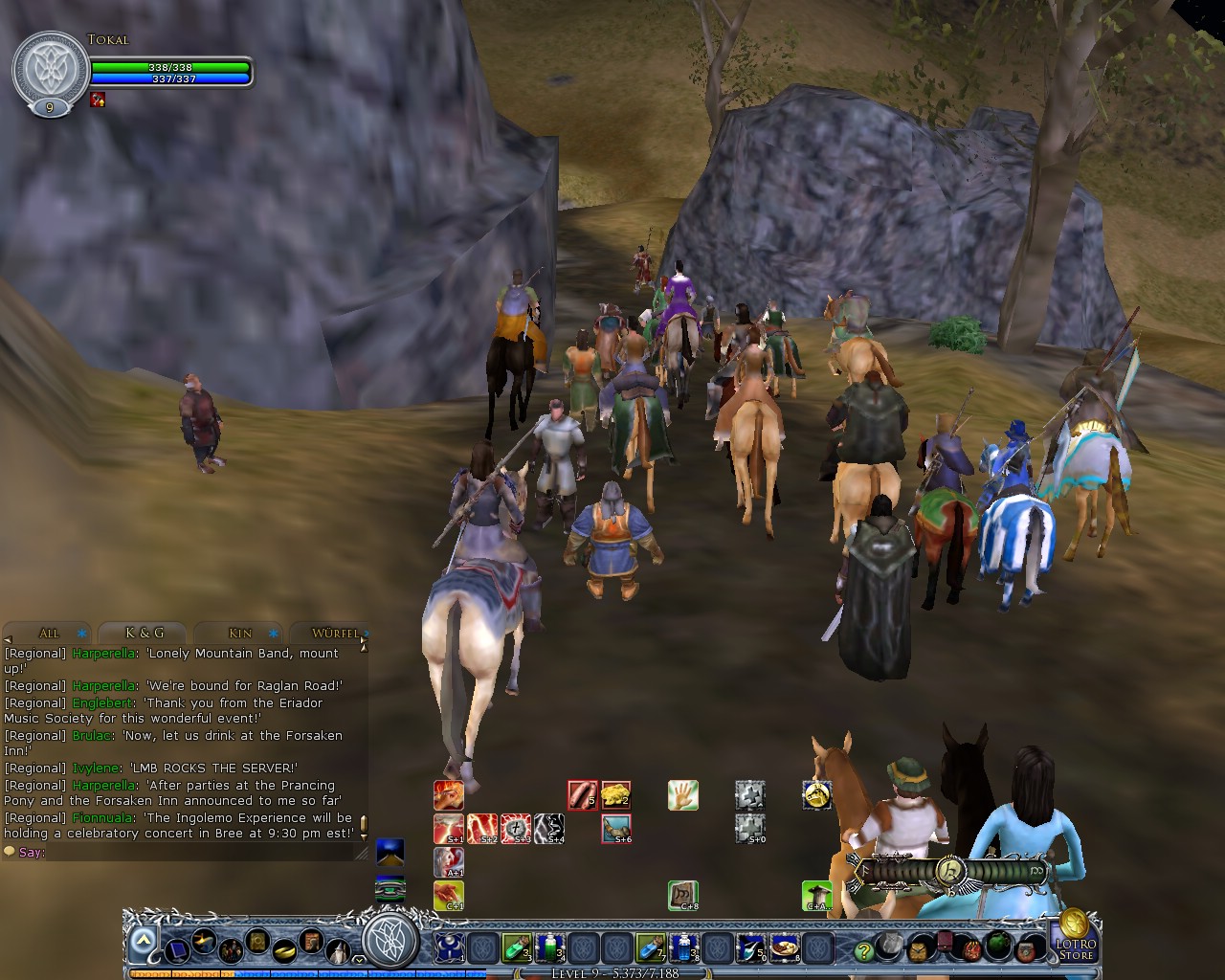Open the green question mark help icon
This screenshot has width=1225, height=980.
click(863, 949)
